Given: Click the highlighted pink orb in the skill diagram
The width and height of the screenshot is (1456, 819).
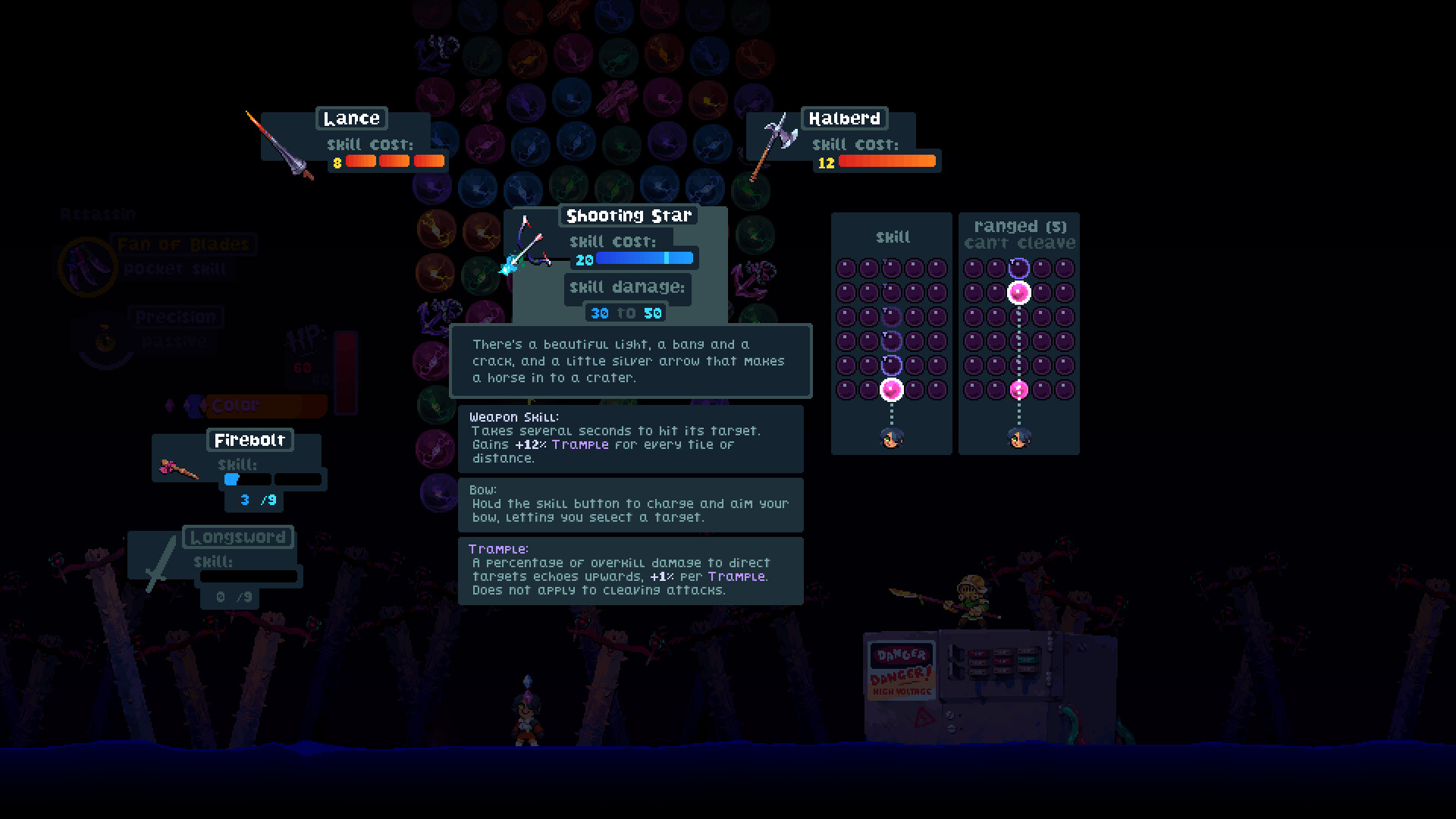Looking at the screenshot, I should (891, 389).
